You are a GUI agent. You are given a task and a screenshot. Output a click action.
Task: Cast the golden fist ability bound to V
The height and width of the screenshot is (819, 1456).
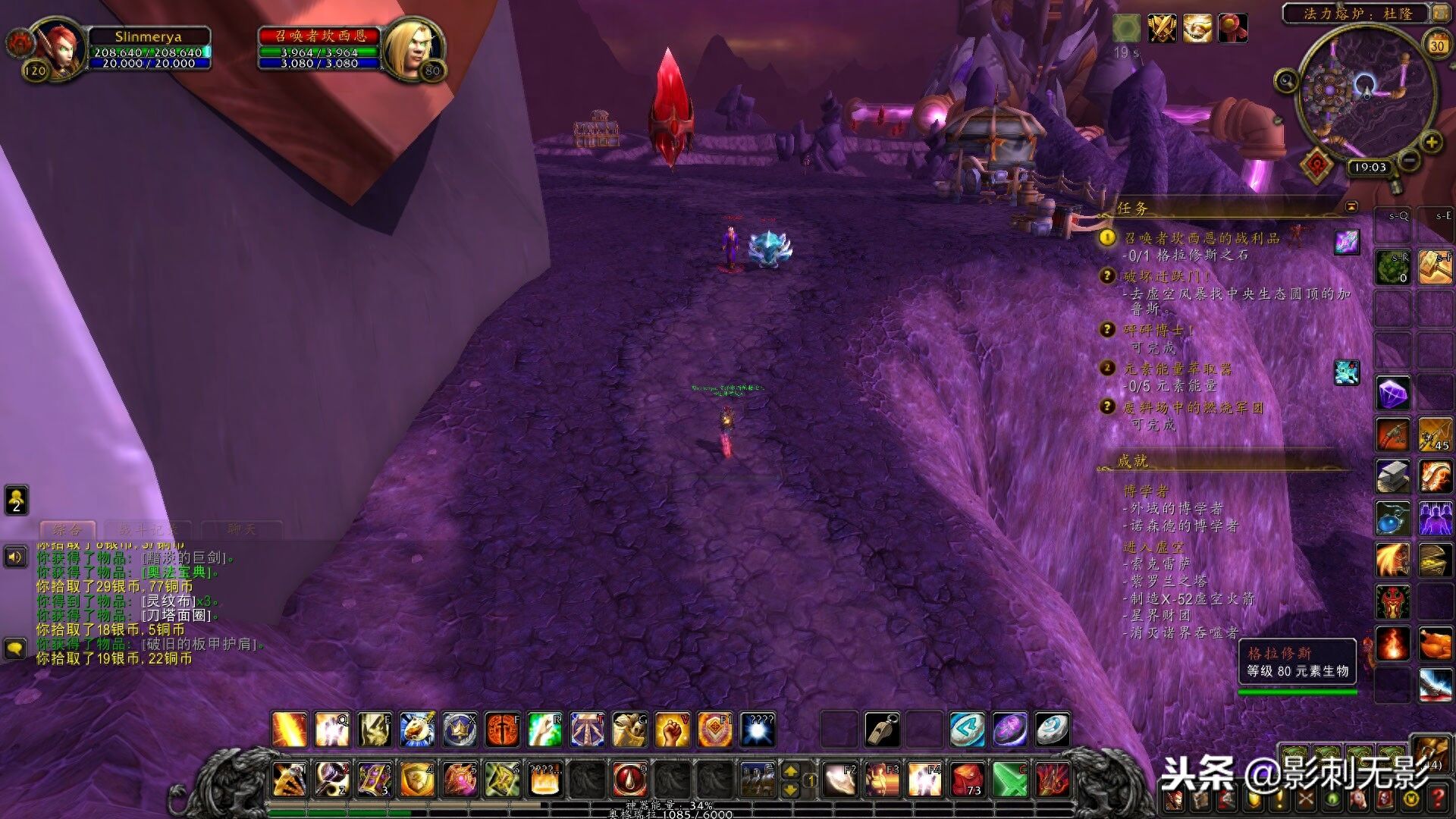point(673,730)
